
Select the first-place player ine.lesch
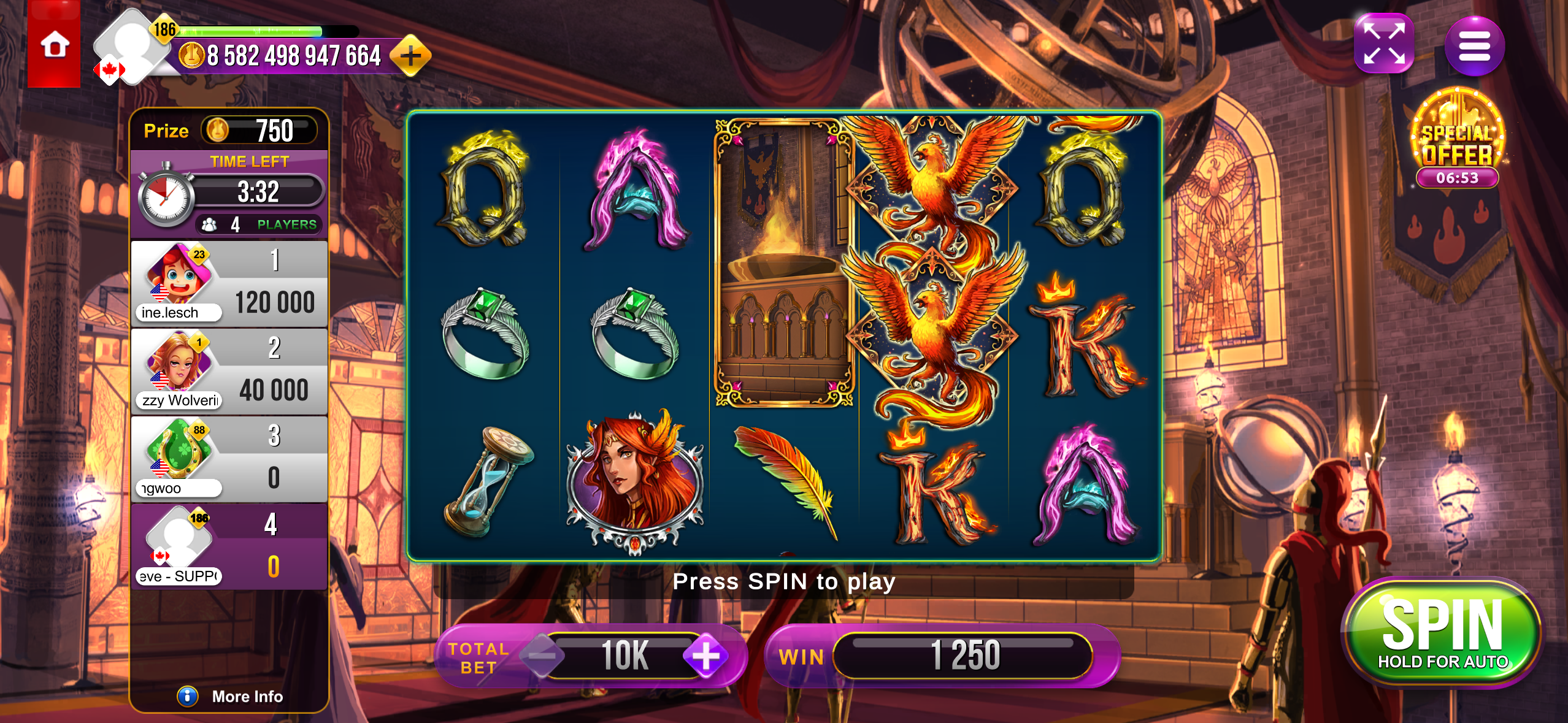pos(229,283)
